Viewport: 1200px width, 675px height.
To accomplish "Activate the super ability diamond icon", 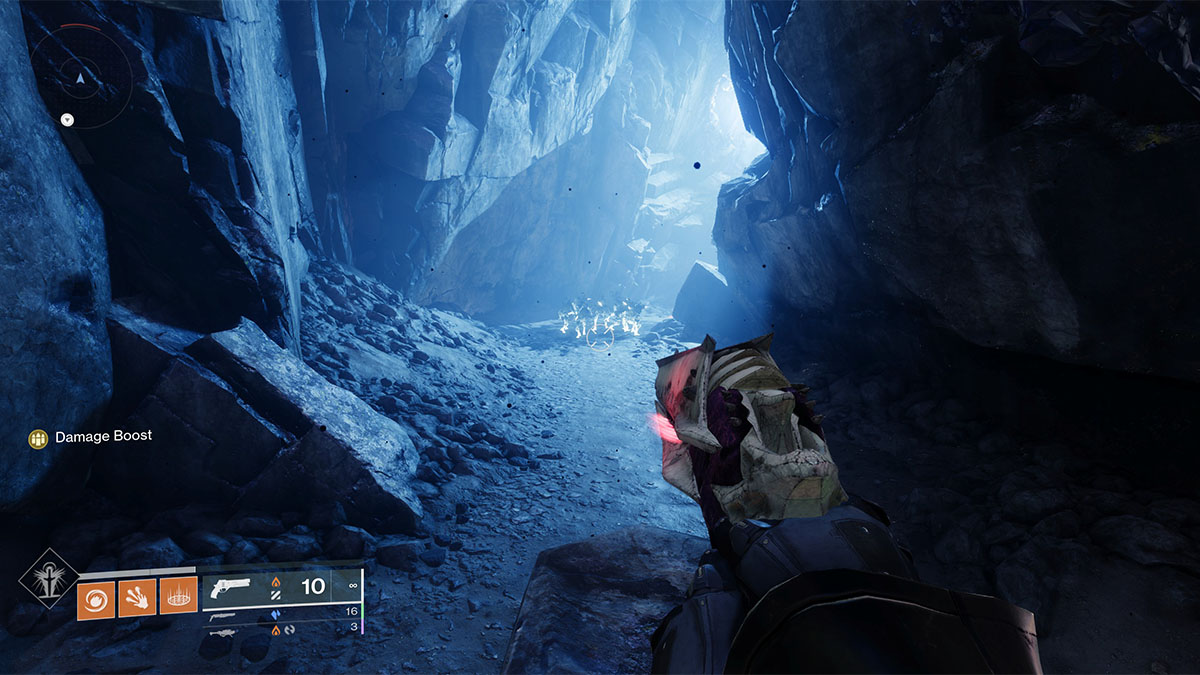I will pyautogui.click(x=48, y=579).
